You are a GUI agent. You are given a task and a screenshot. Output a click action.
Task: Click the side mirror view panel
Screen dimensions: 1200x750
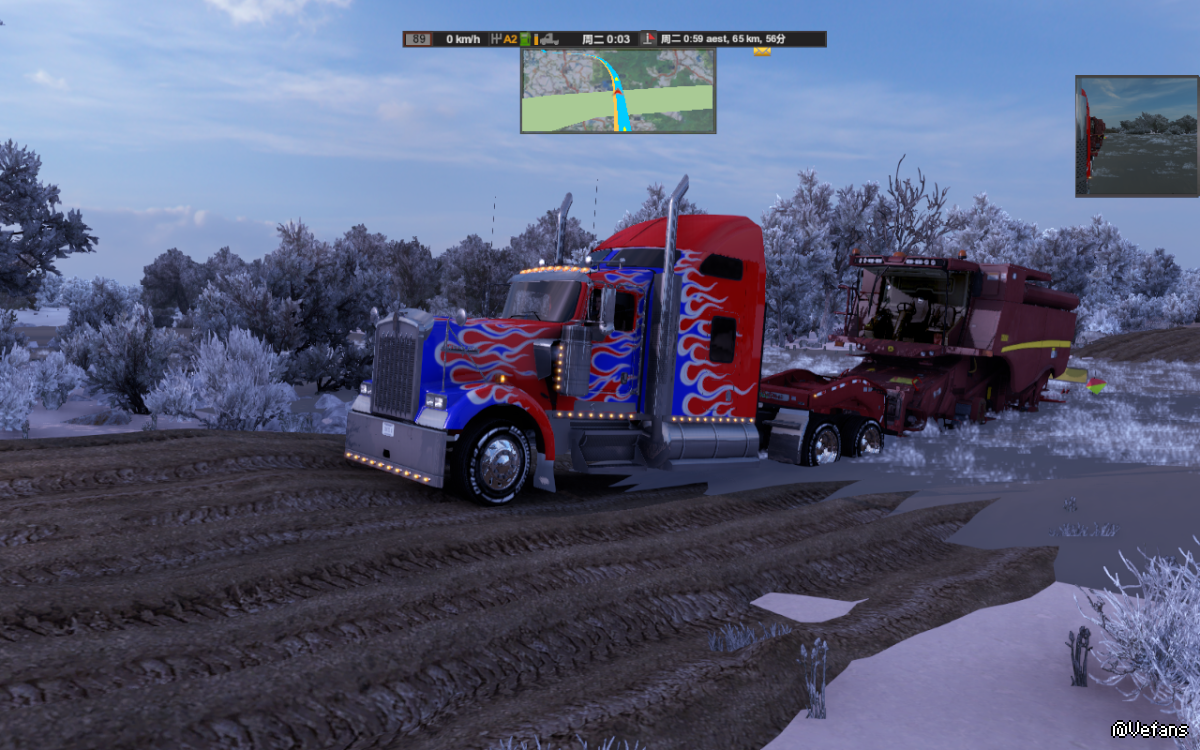coord(1137,136)
